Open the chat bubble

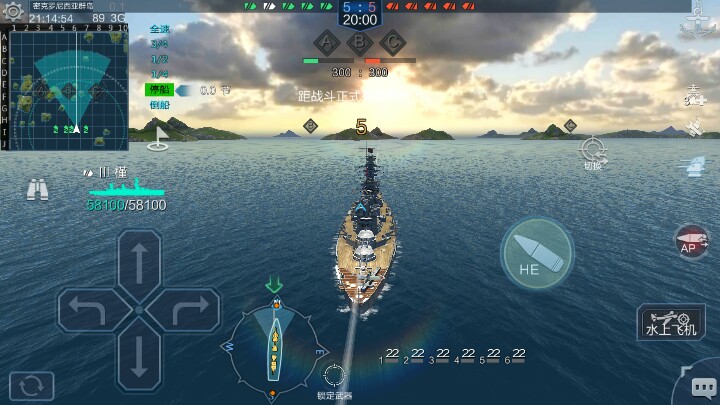pos(703,386)
